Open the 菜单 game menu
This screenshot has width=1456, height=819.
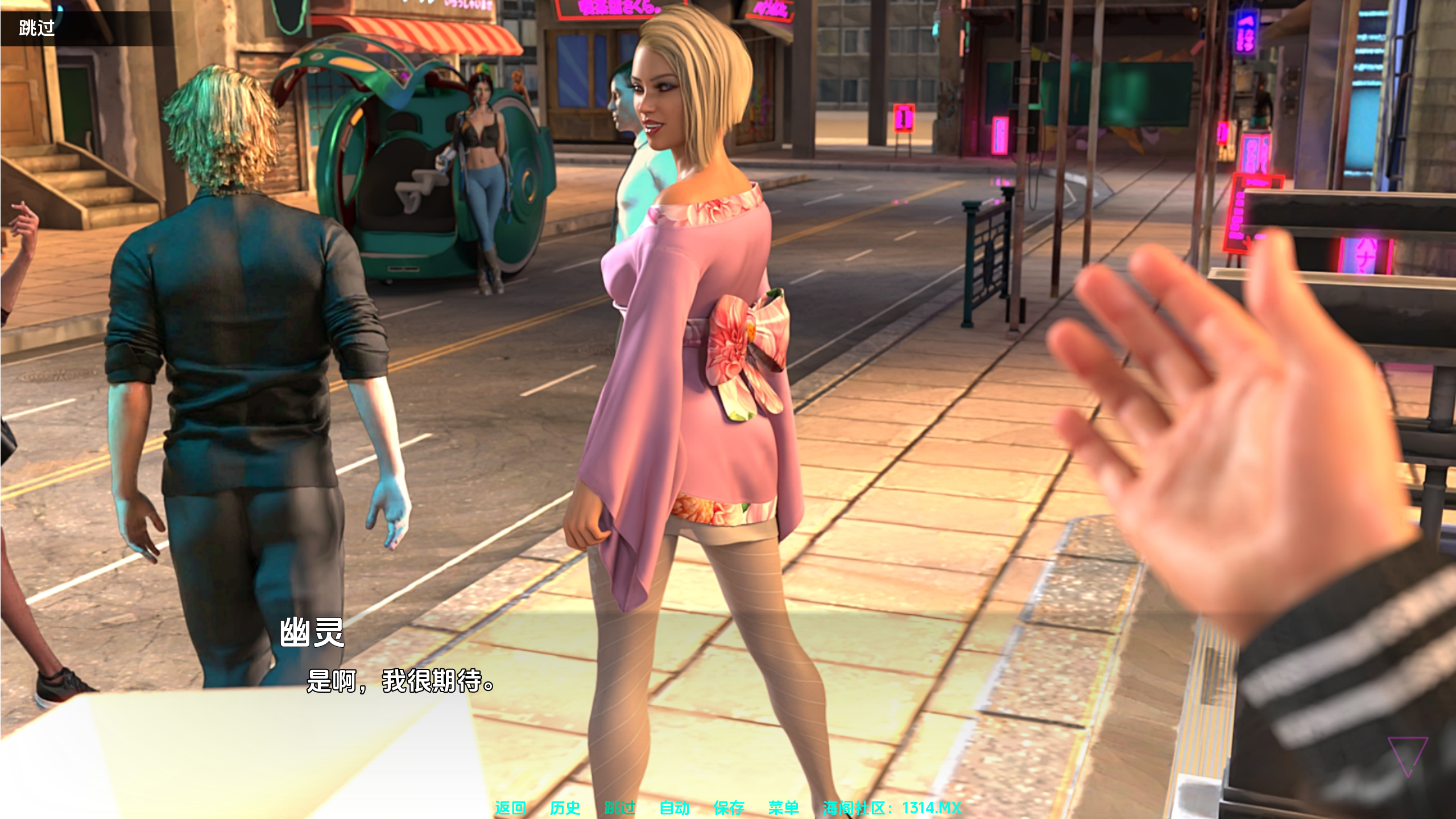(x=783, y=807)
